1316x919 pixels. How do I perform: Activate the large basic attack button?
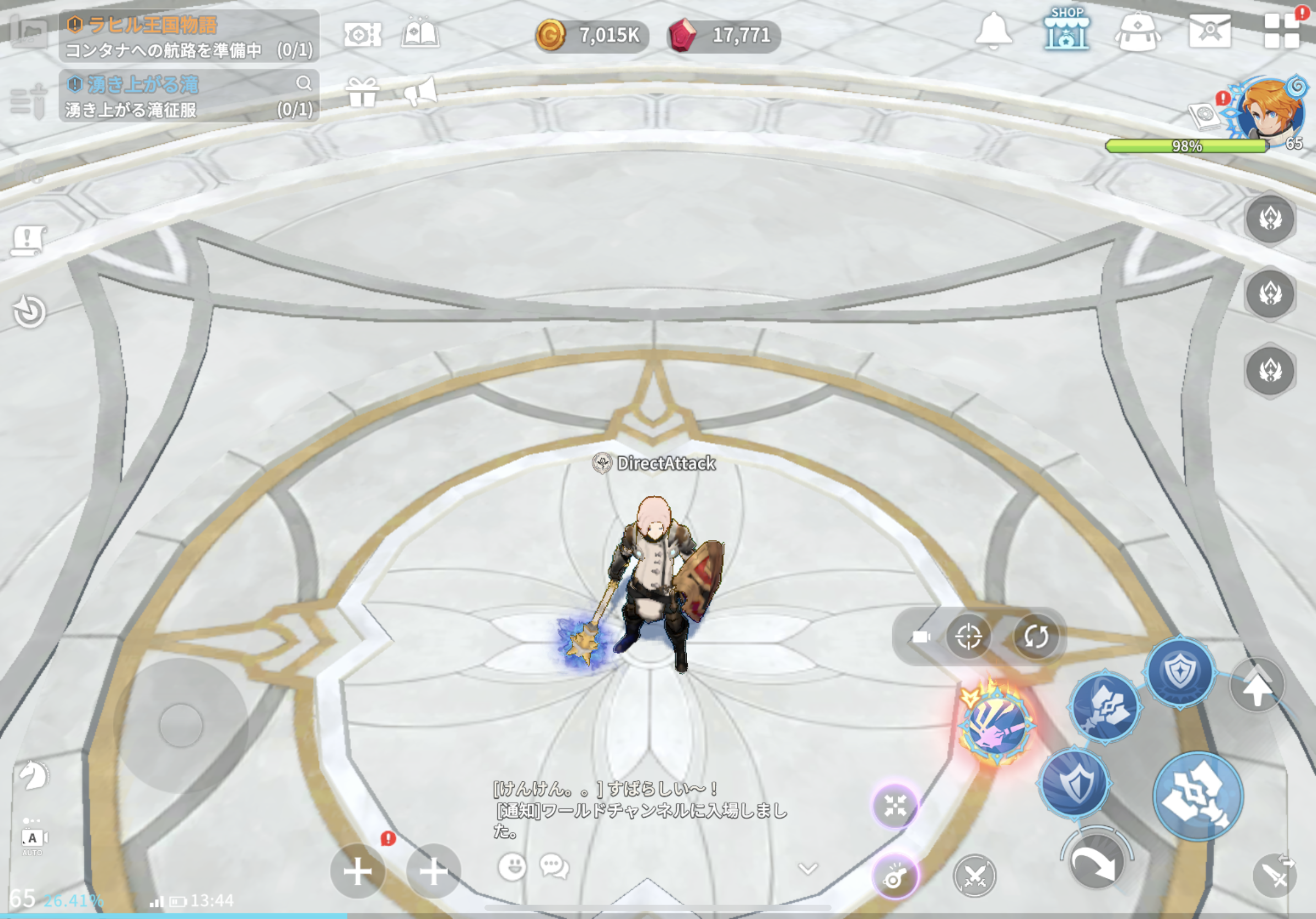pos(1198,796)
